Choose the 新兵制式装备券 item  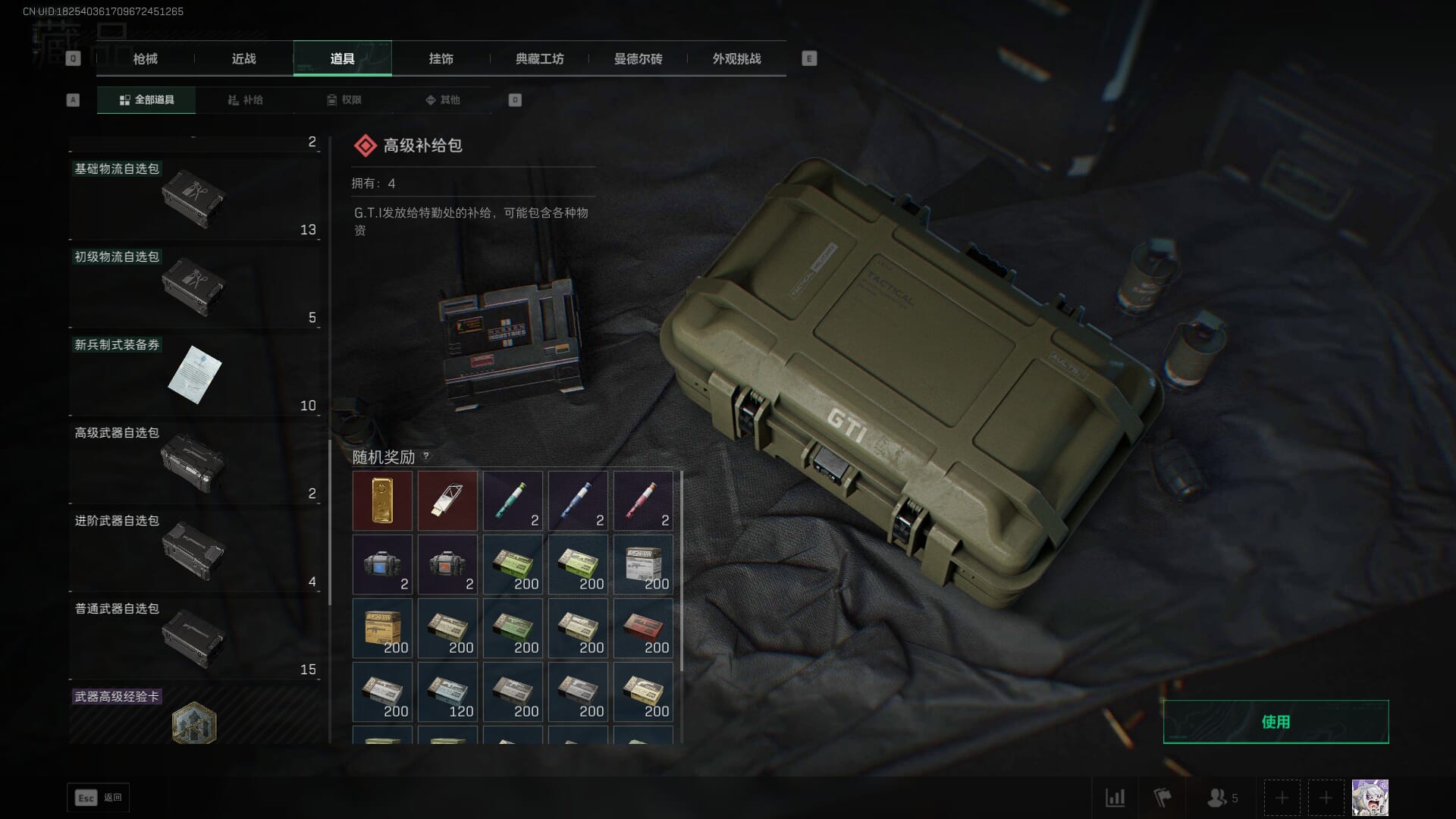click(x=194, y=375)
